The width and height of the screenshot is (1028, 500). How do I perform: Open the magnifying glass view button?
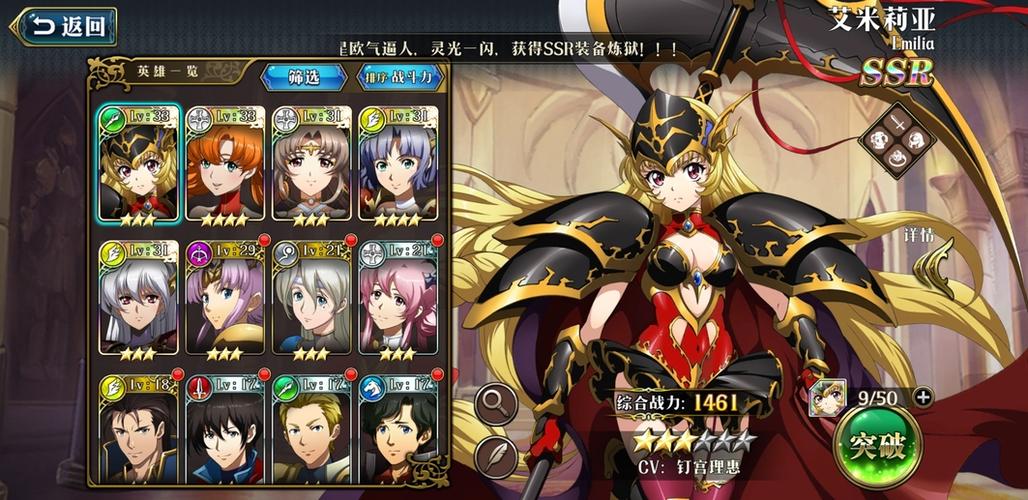pos(497,403)
